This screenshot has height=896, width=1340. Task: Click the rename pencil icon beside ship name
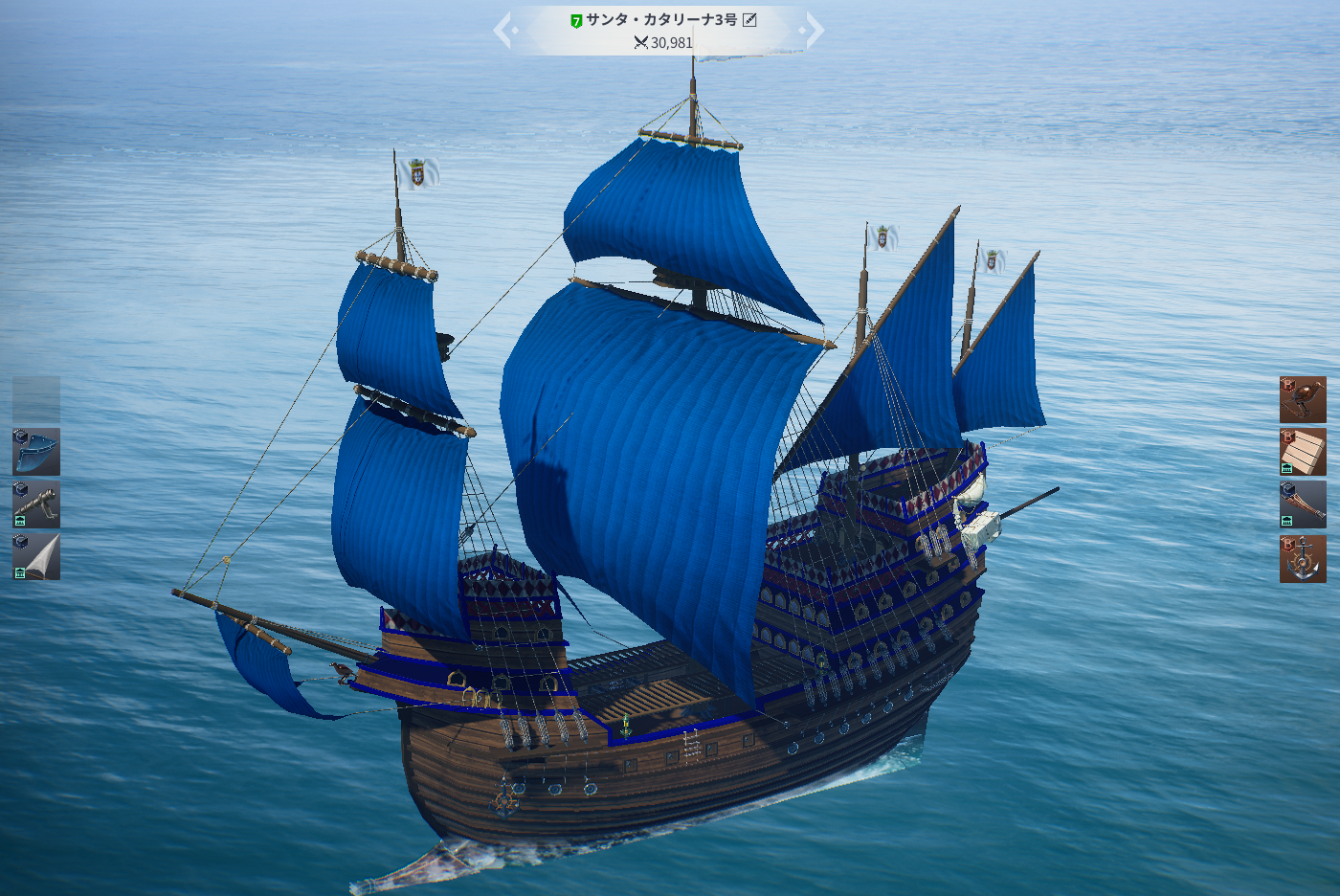(x=749, y=20)
